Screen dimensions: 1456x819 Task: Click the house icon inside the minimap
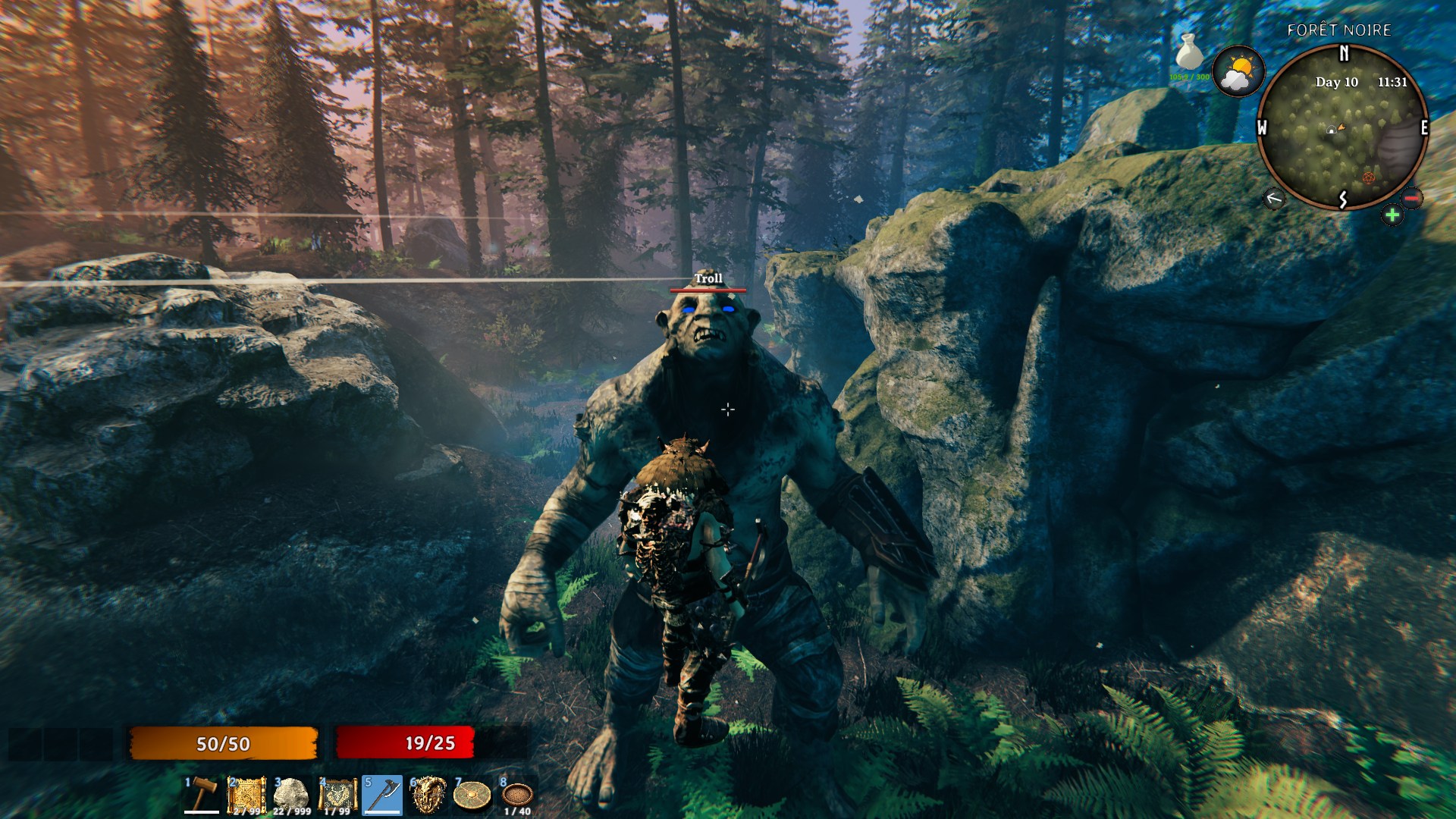[x=1332, y=129]
